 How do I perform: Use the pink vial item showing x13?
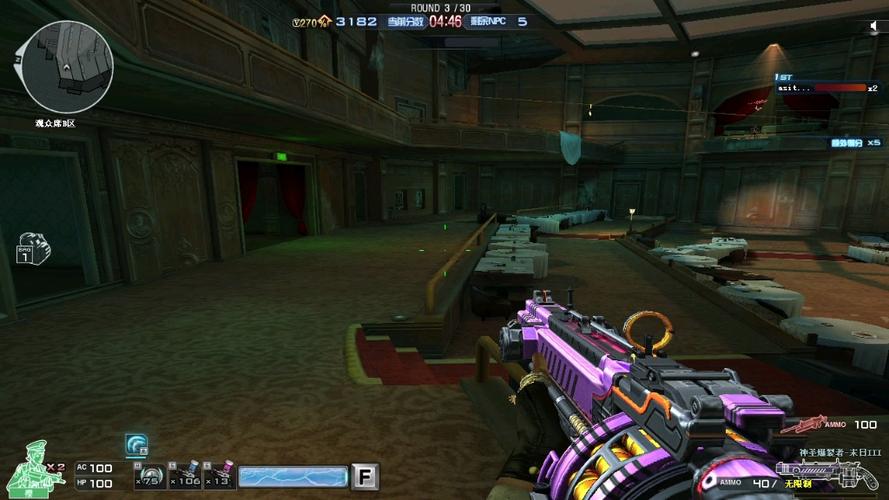219,477
